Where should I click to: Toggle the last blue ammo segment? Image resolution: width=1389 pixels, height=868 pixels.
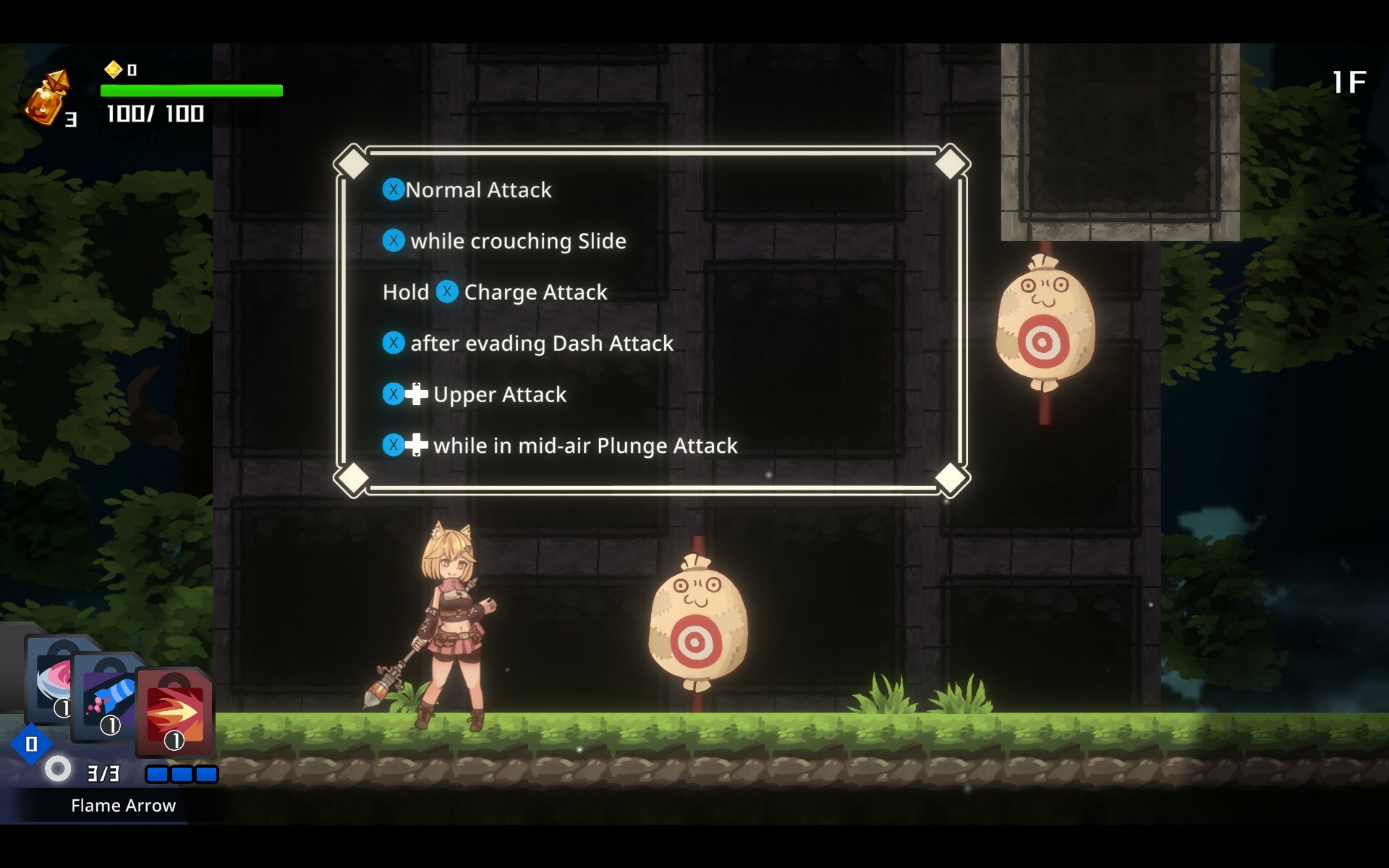point(205,774)
